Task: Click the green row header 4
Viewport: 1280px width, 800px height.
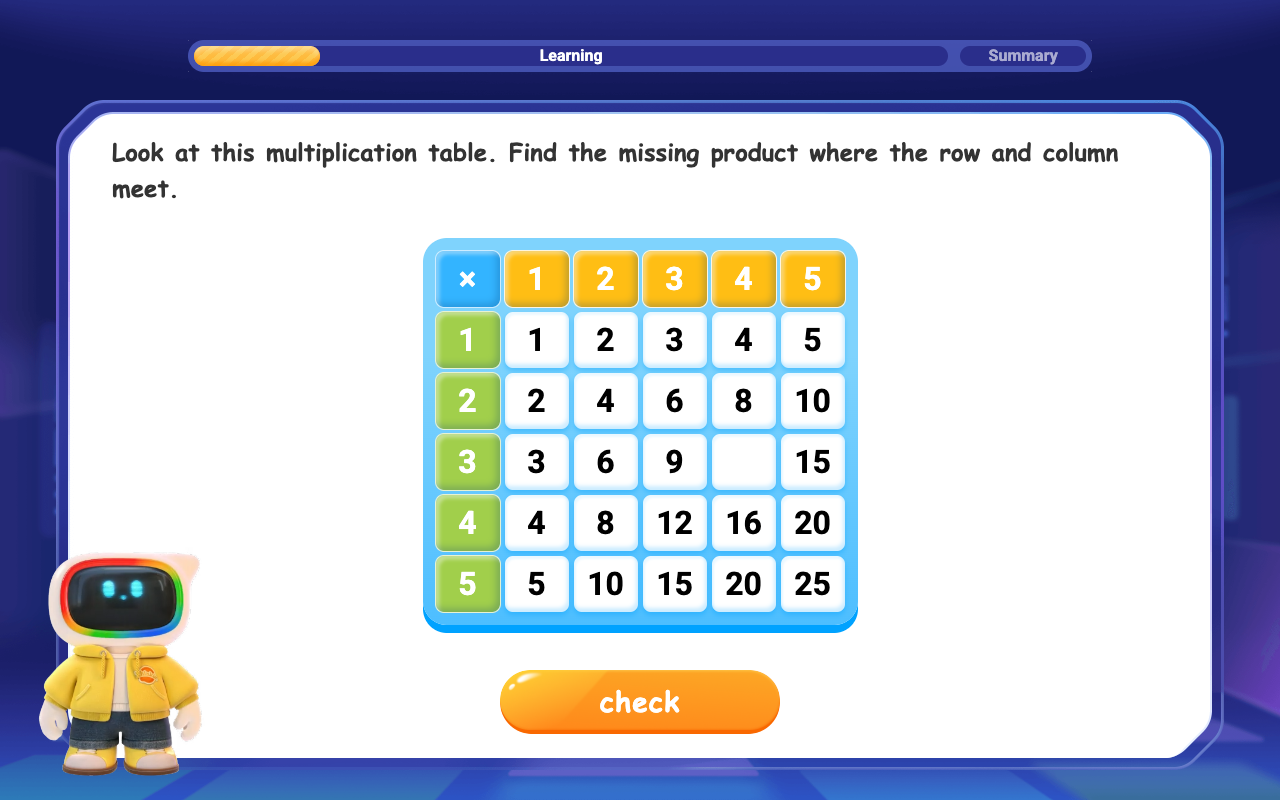Action: tap(467, 522)
